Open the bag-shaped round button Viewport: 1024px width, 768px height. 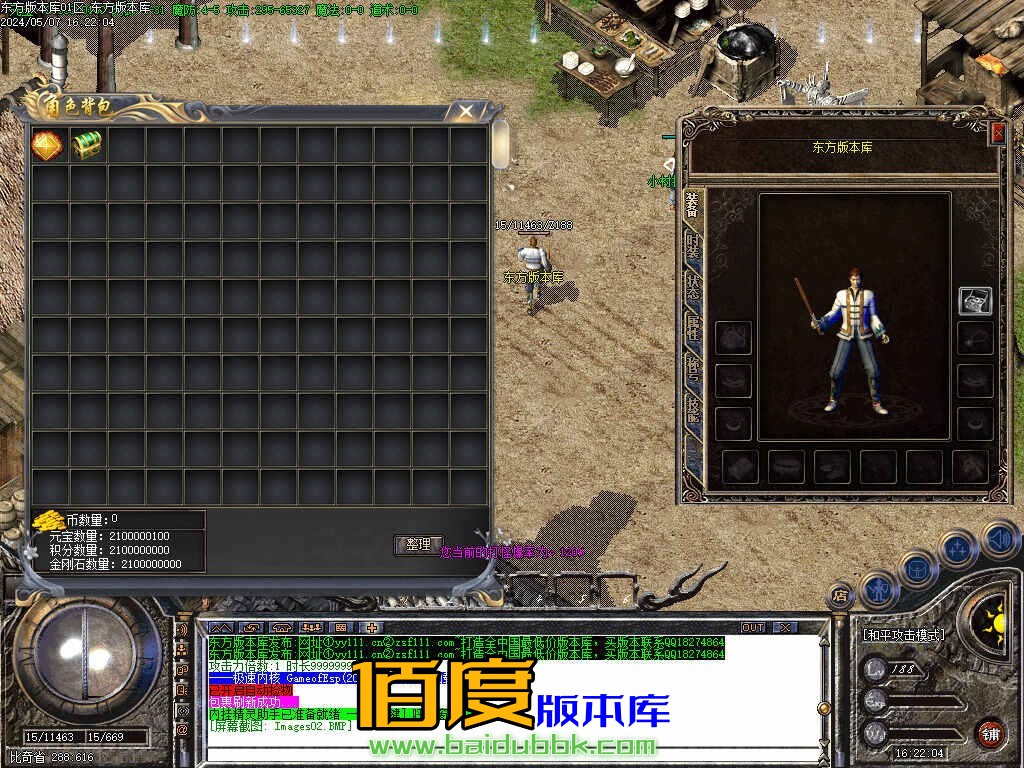917,568
